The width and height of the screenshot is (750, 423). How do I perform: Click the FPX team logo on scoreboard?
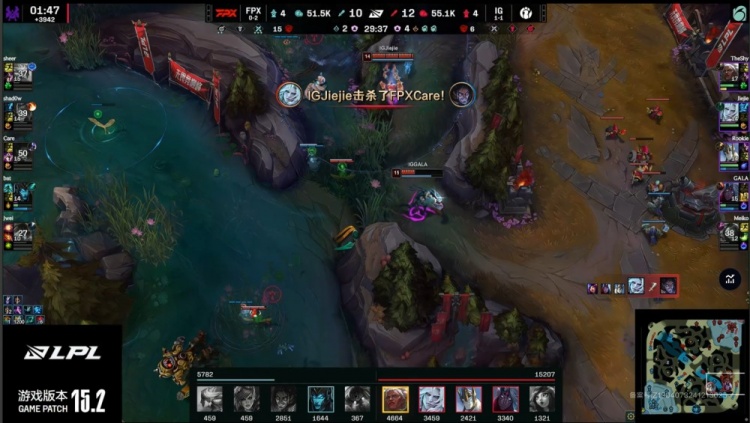[226, 13]
